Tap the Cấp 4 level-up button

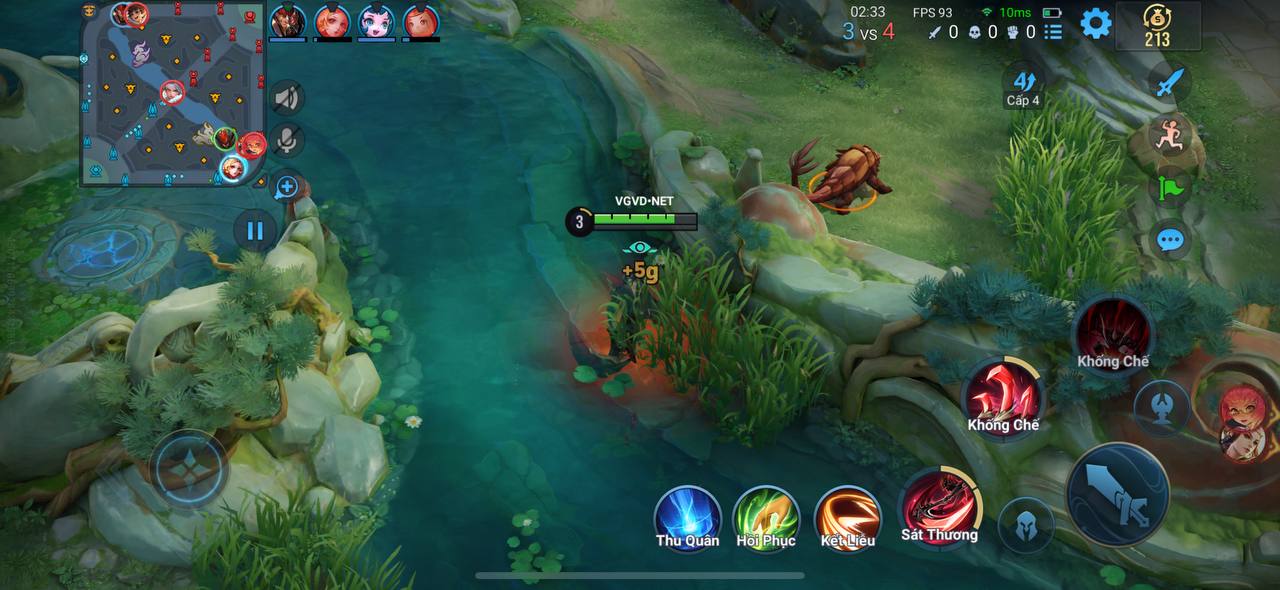tap(1023, 84)
